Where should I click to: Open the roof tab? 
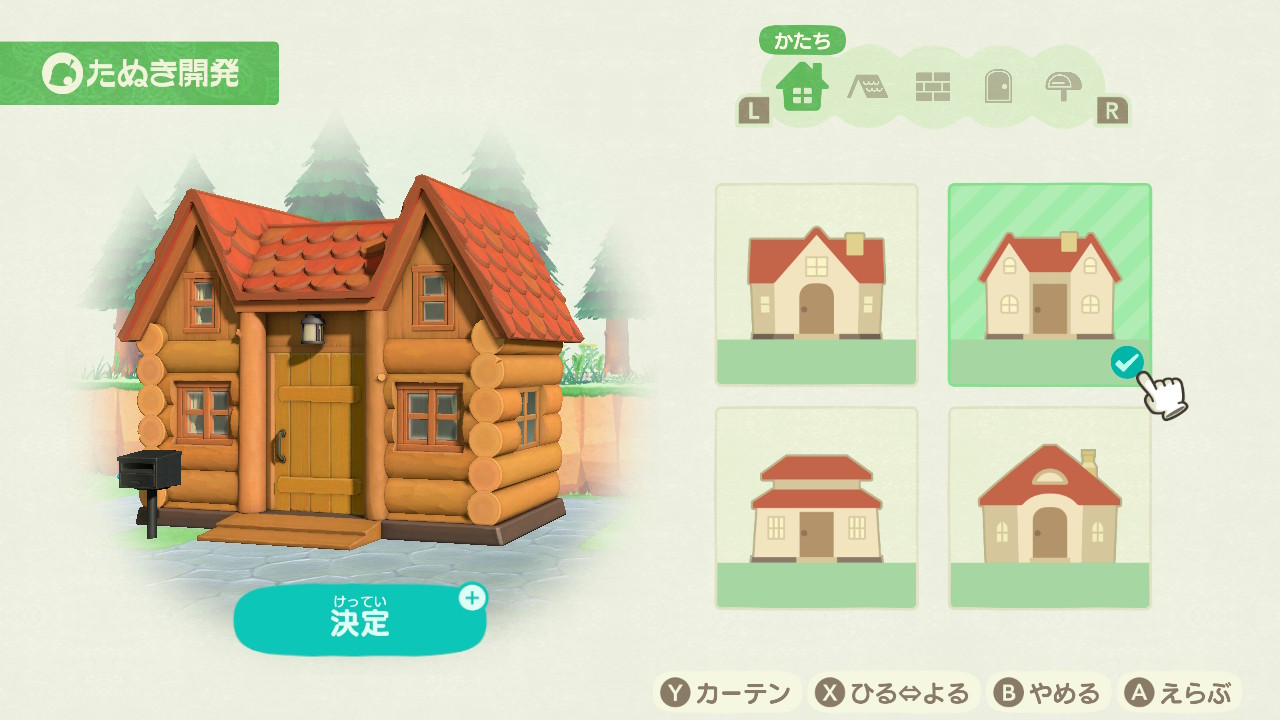coord(867,88)
